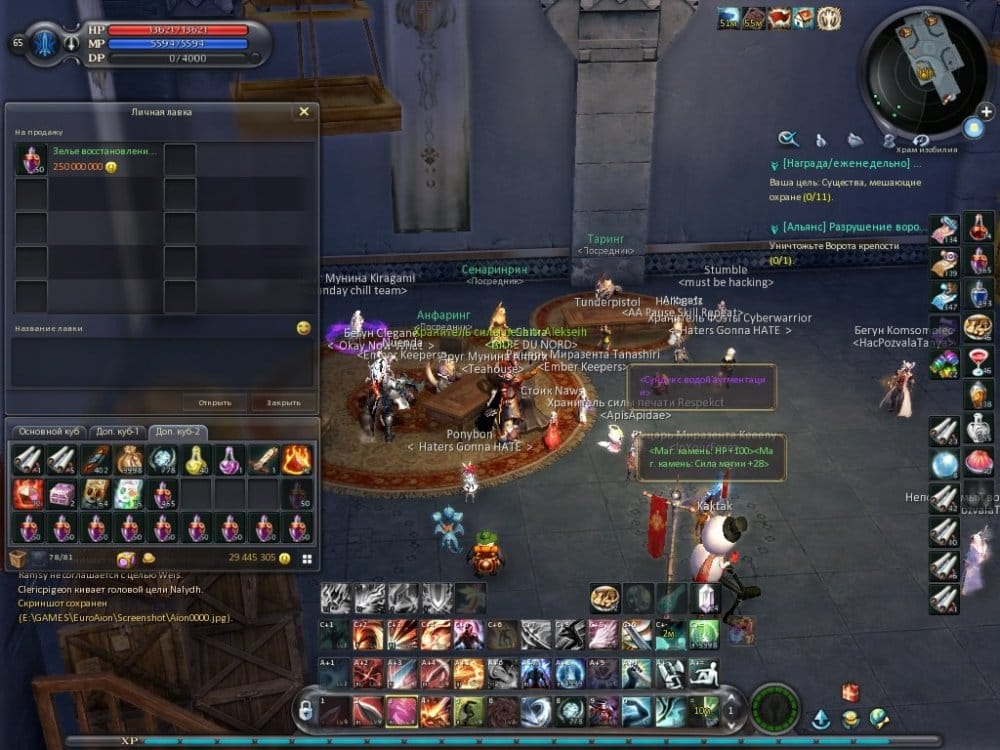Switch to the Основной куб inventory tab
Viewport: 1000px width, 750px height.
click(48, 431)
